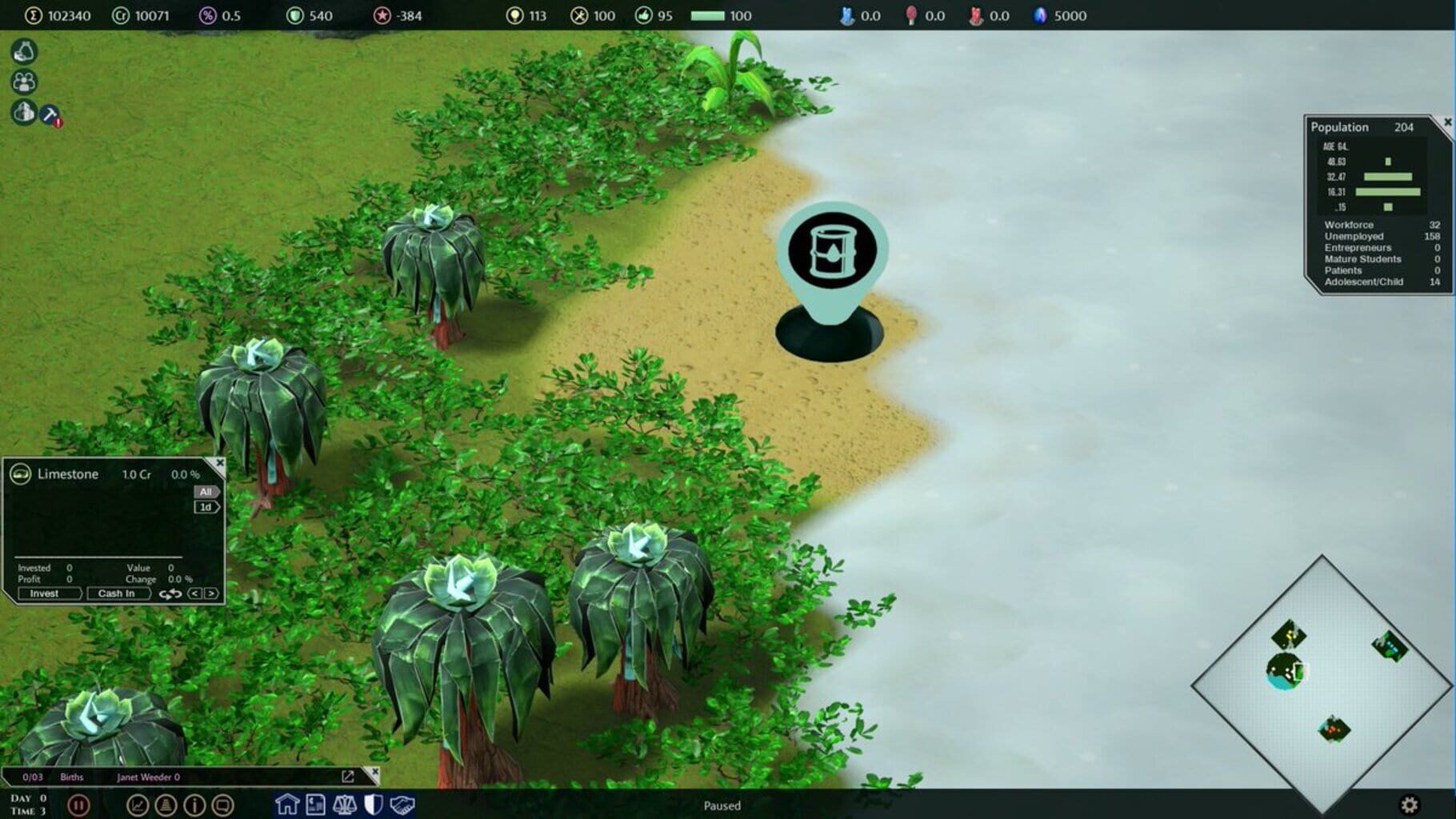
Task: Switch the Limestone chart to 1d
Action: (206, 507)
